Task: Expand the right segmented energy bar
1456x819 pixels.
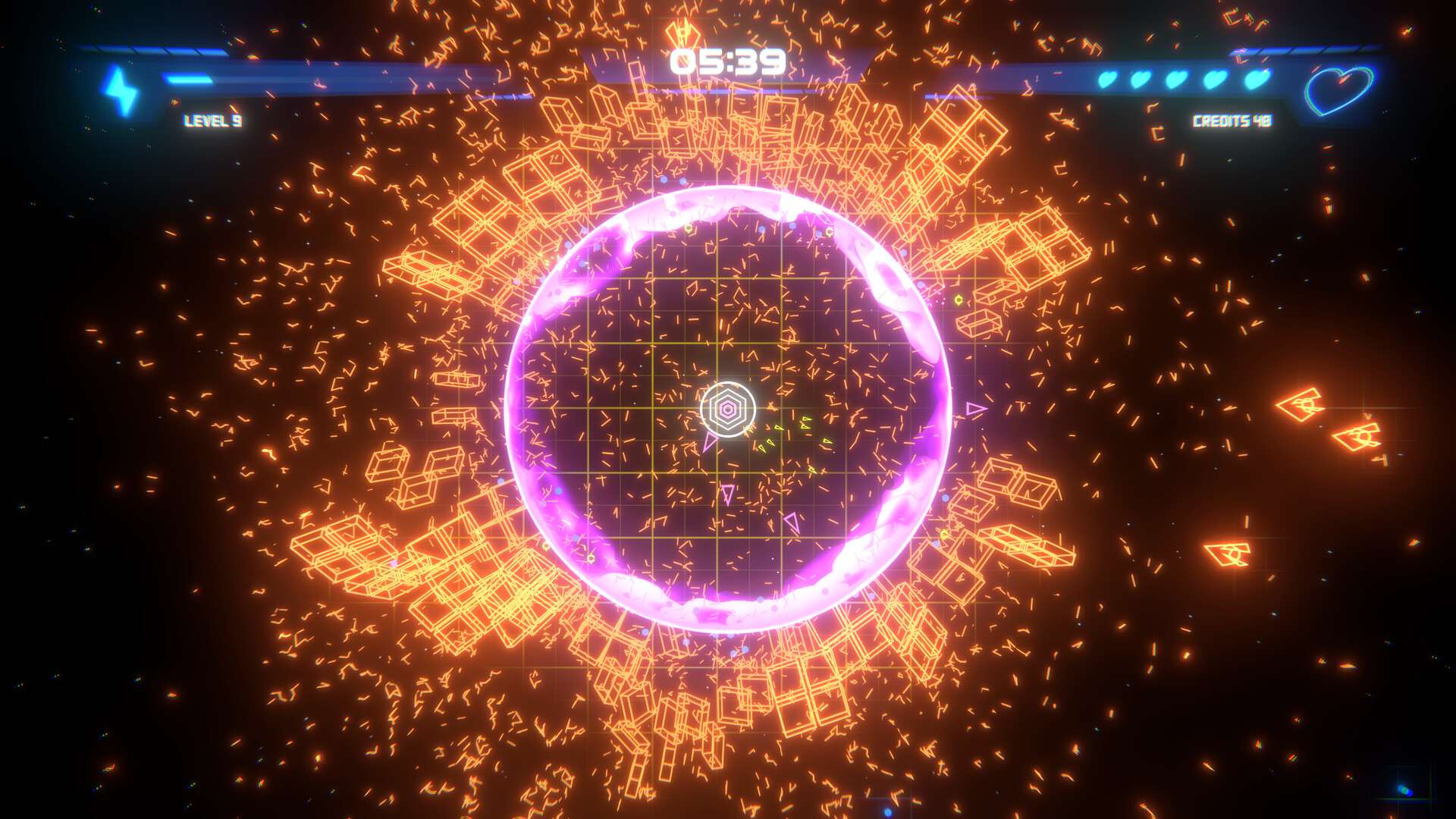Action: pos(1312,52)
